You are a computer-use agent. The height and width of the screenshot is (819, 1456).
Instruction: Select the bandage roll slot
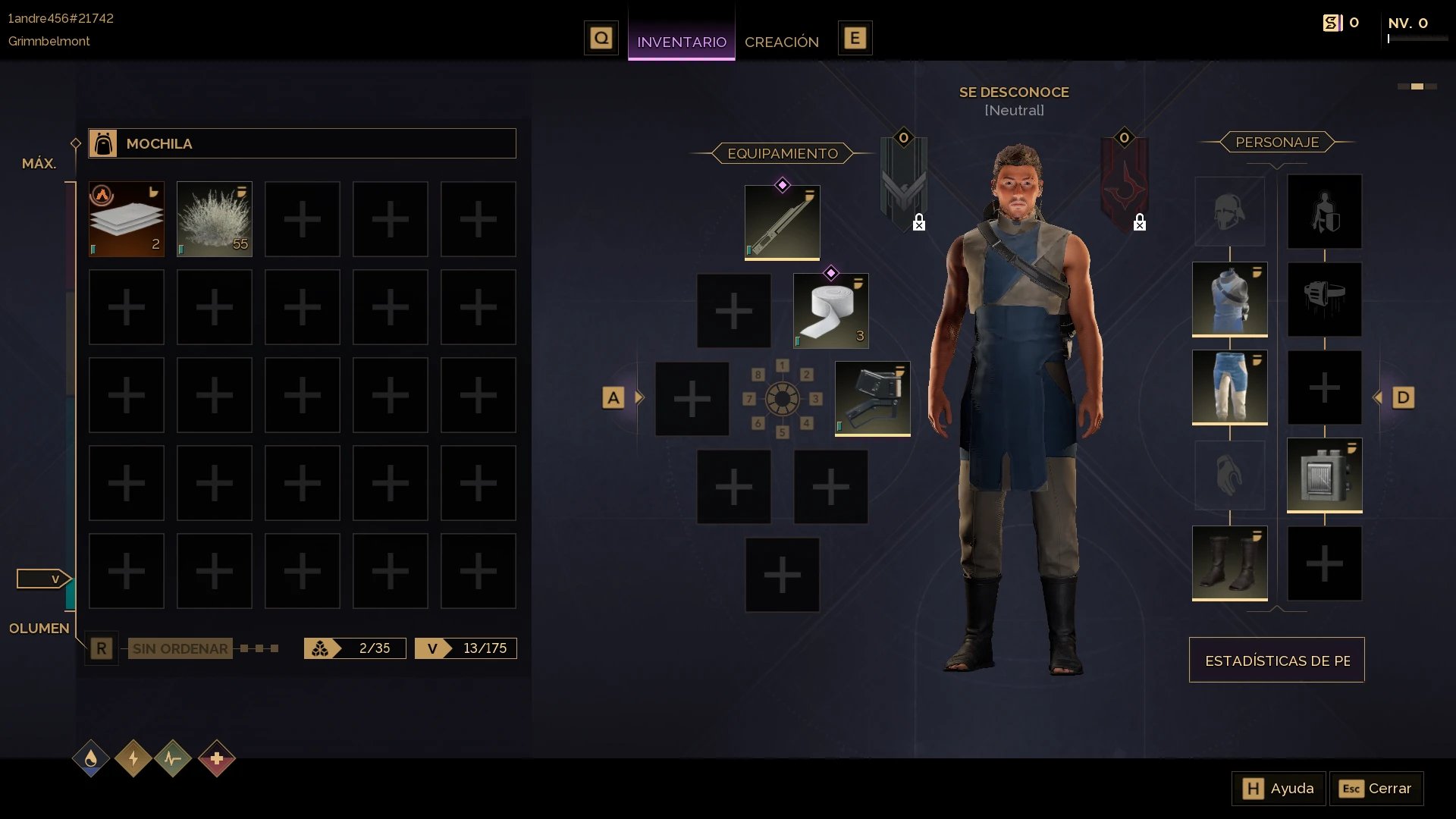(x=830, y=311)
